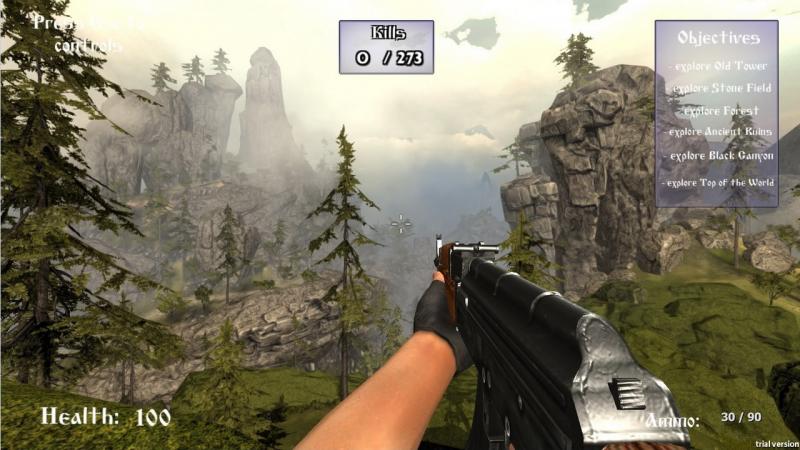This screenshot has height=450, width=800.
Task: Click the explore Forest objective
Action: click(x=718, y=110)
